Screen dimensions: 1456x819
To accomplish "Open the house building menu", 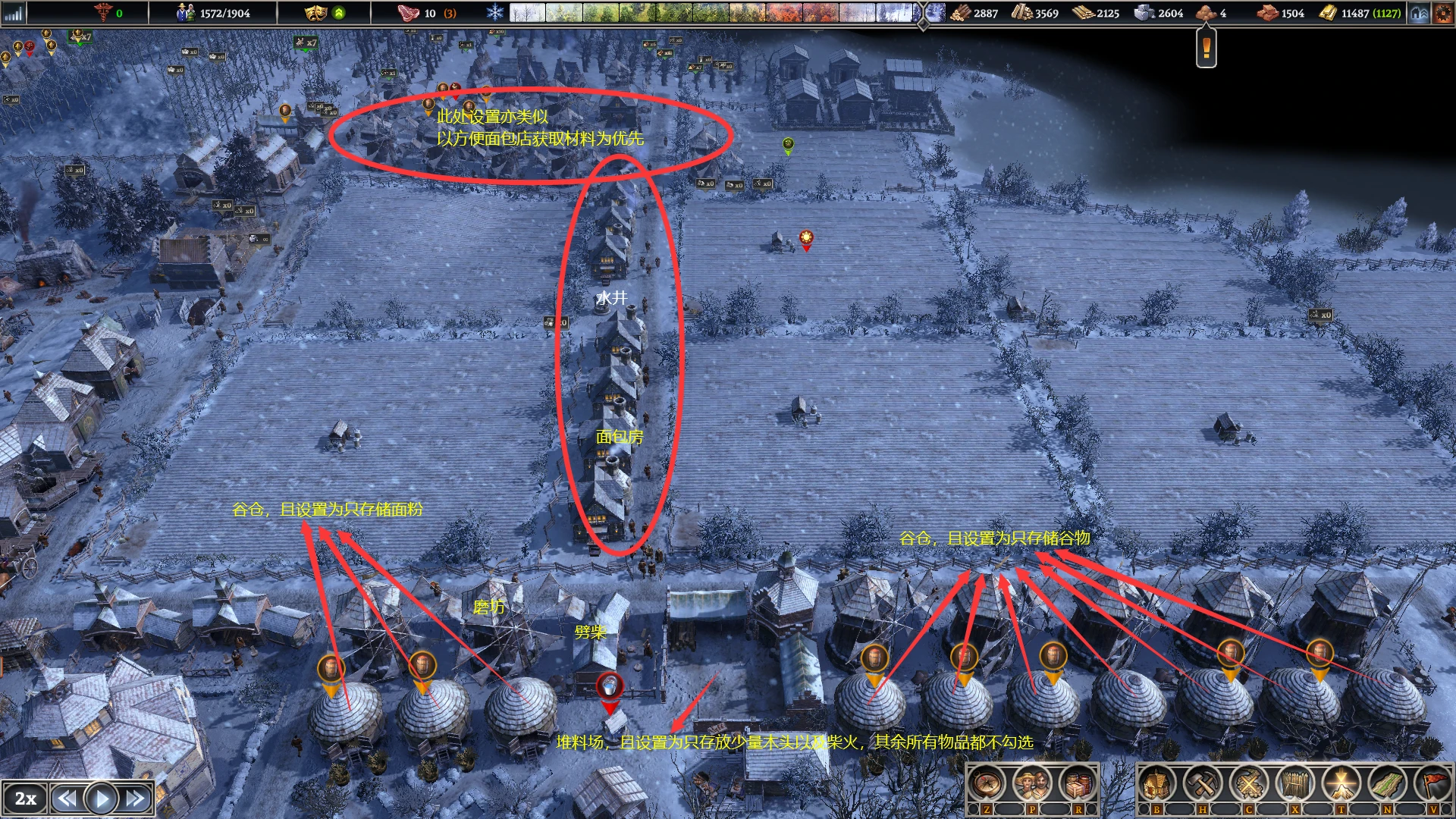I will pos(1156,784).
